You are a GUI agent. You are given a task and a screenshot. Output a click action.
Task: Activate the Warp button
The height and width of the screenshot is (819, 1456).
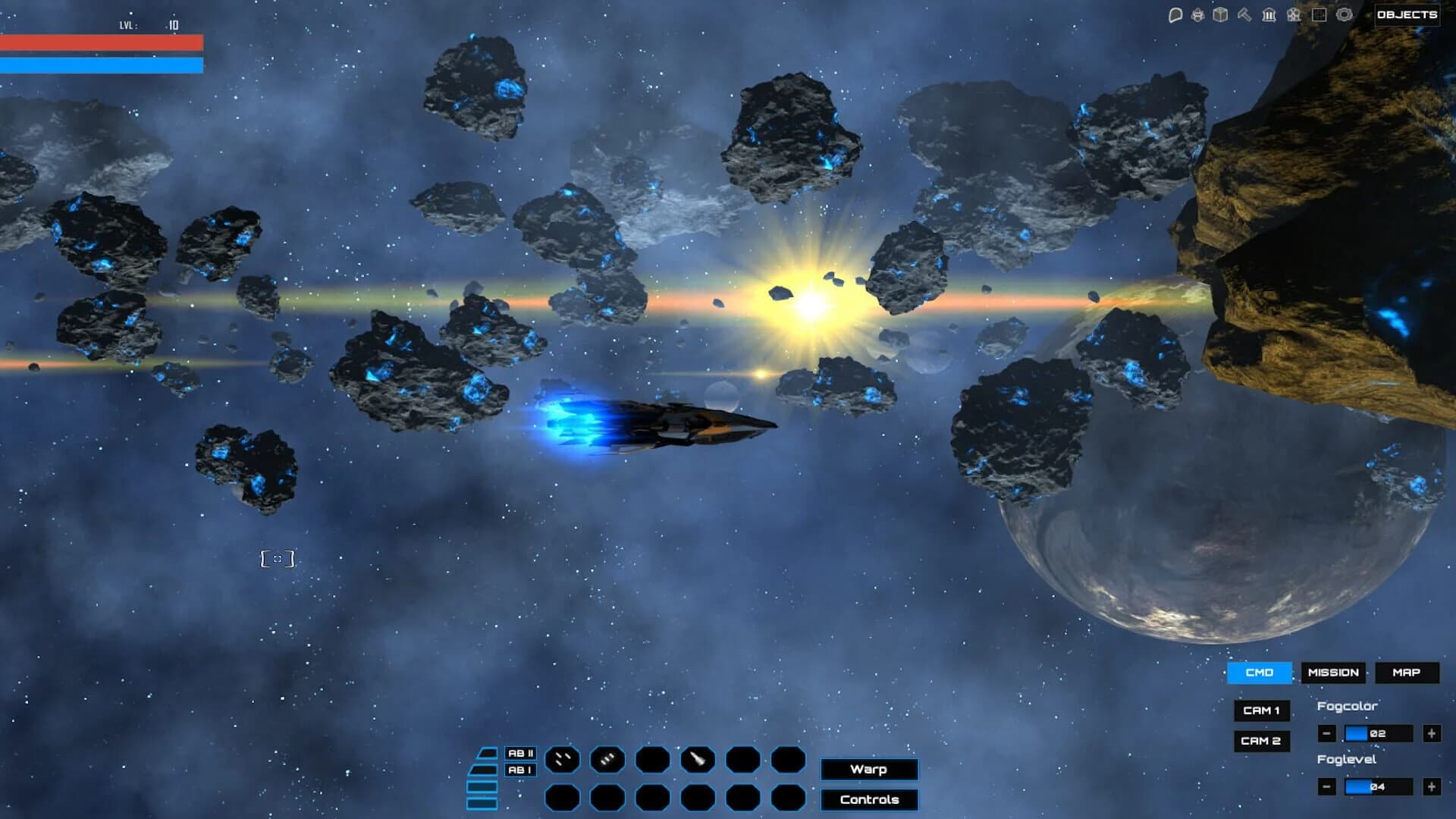click(869, 770)
